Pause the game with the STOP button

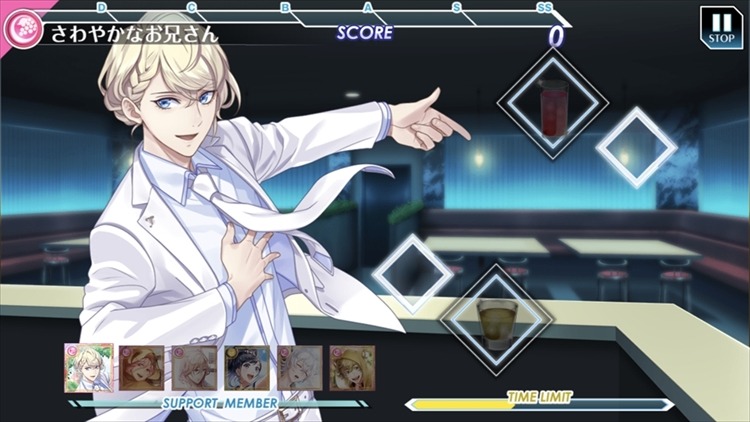click(x=720, y=27)
